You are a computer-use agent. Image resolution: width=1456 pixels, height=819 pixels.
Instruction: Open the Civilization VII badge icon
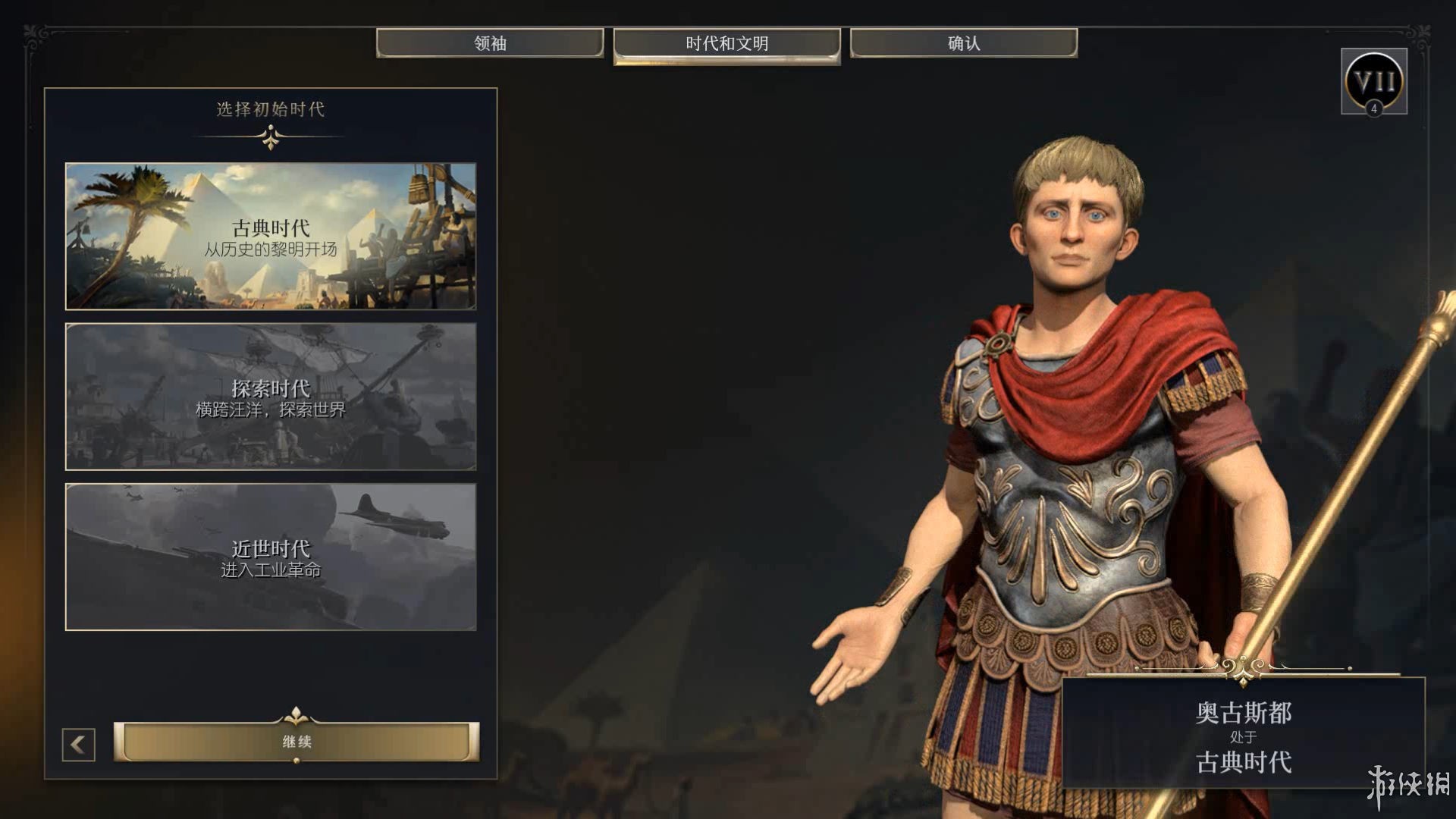point(1373,81)
